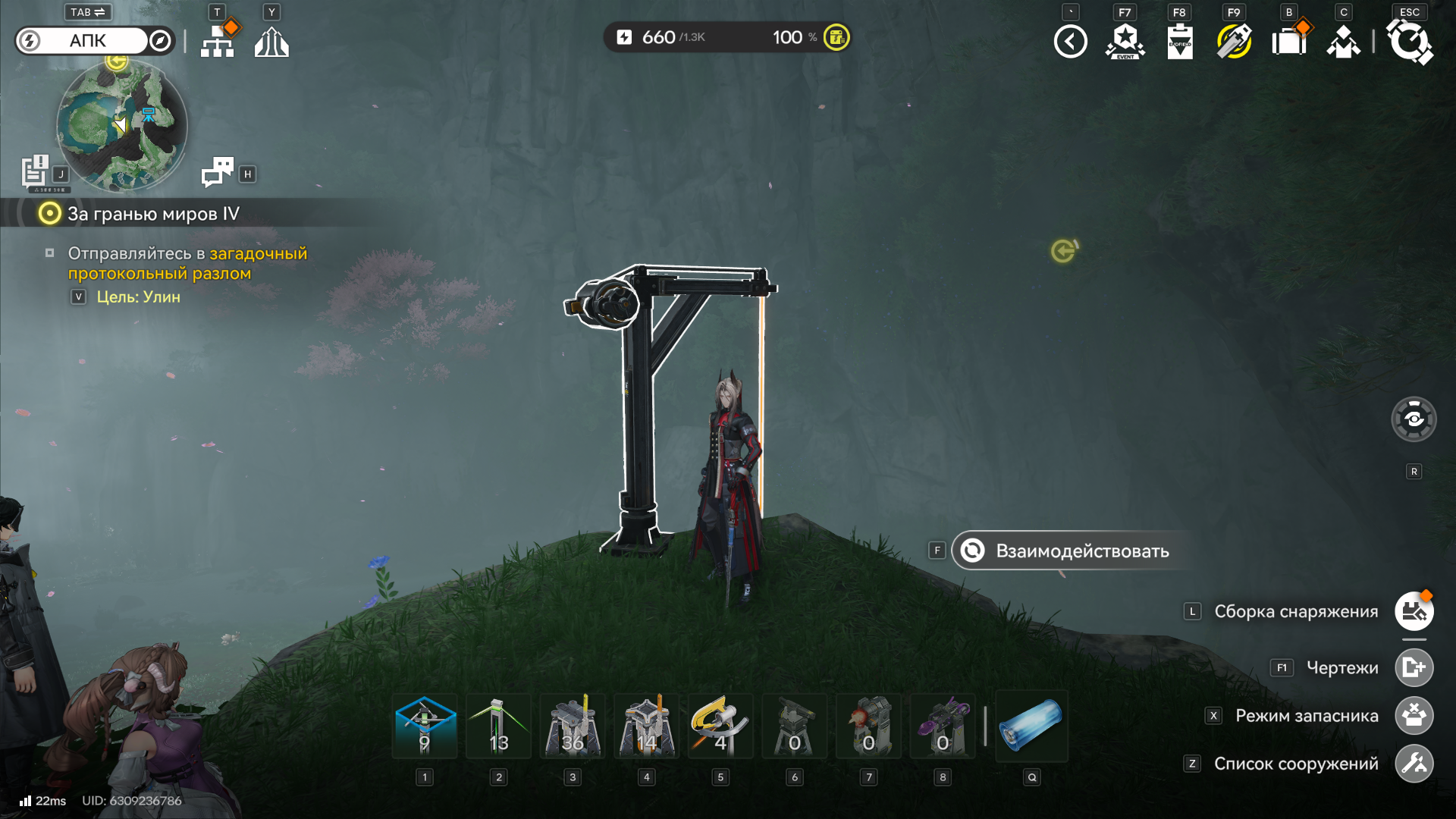Click the circled left-arrow icon in top bar
The image size is (1456, 819).
(x=1070, y=42)
